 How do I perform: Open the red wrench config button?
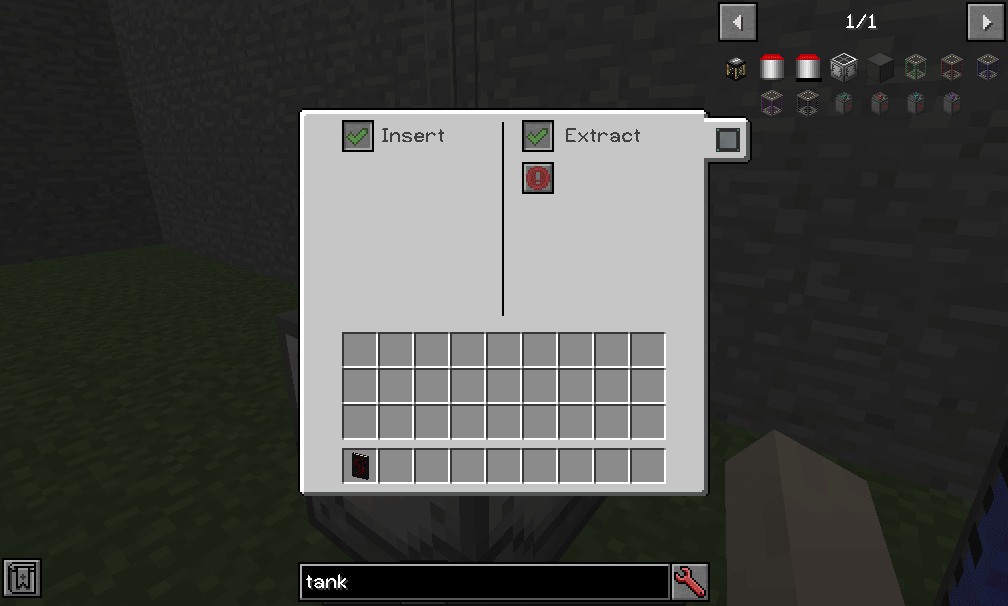690,581
